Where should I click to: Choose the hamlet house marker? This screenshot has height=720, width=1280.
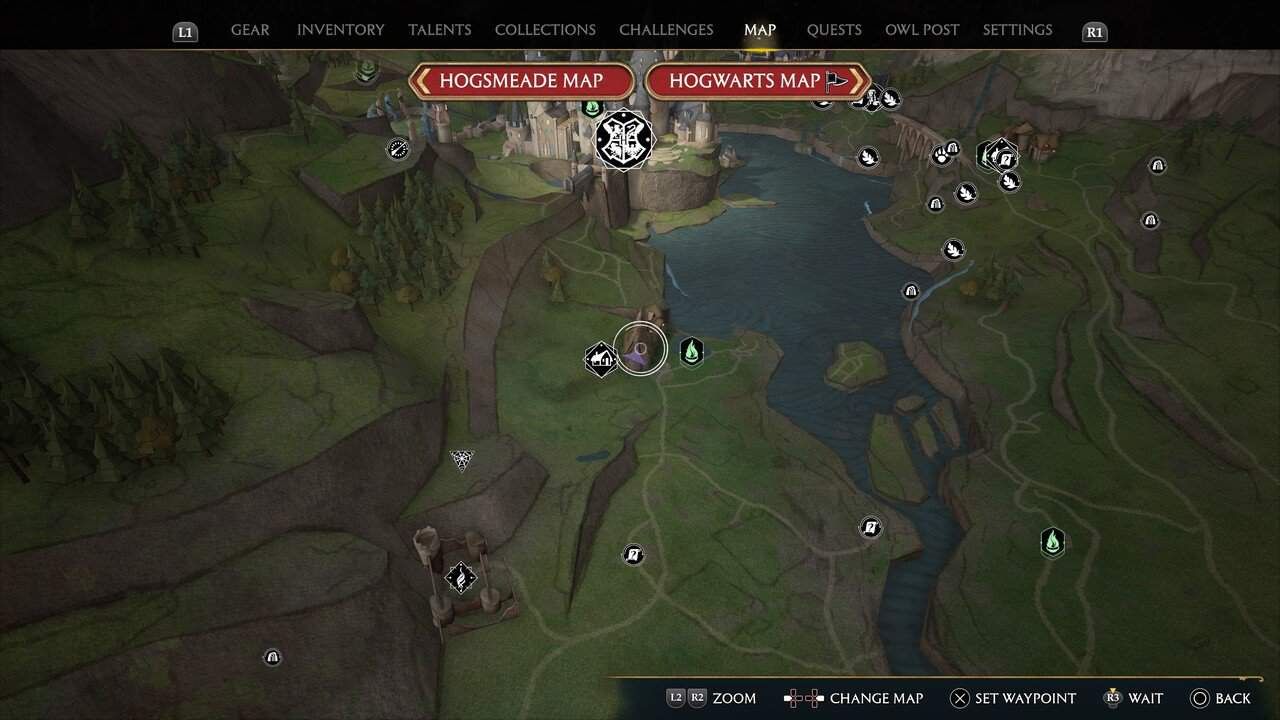pos(600,358)
